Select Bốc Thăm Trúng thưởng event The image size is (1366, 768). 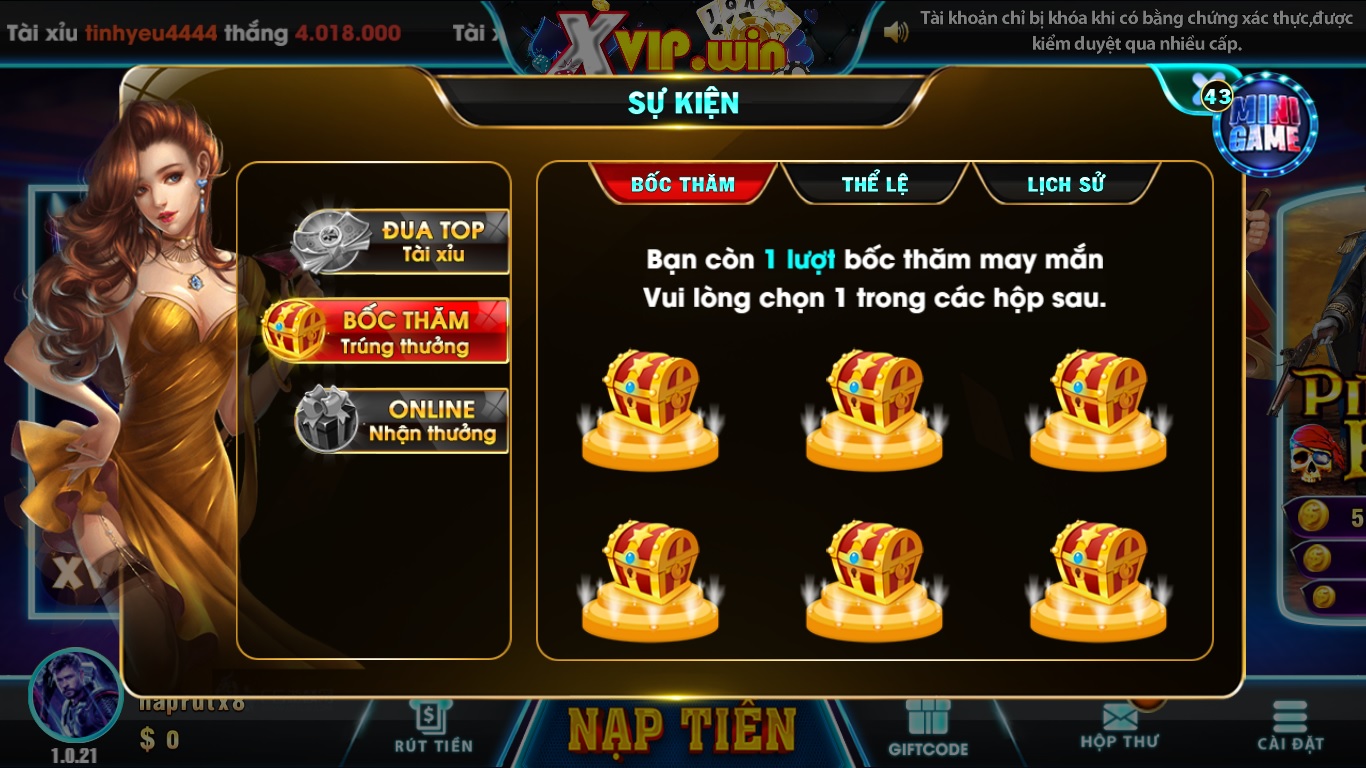[398, 330]
